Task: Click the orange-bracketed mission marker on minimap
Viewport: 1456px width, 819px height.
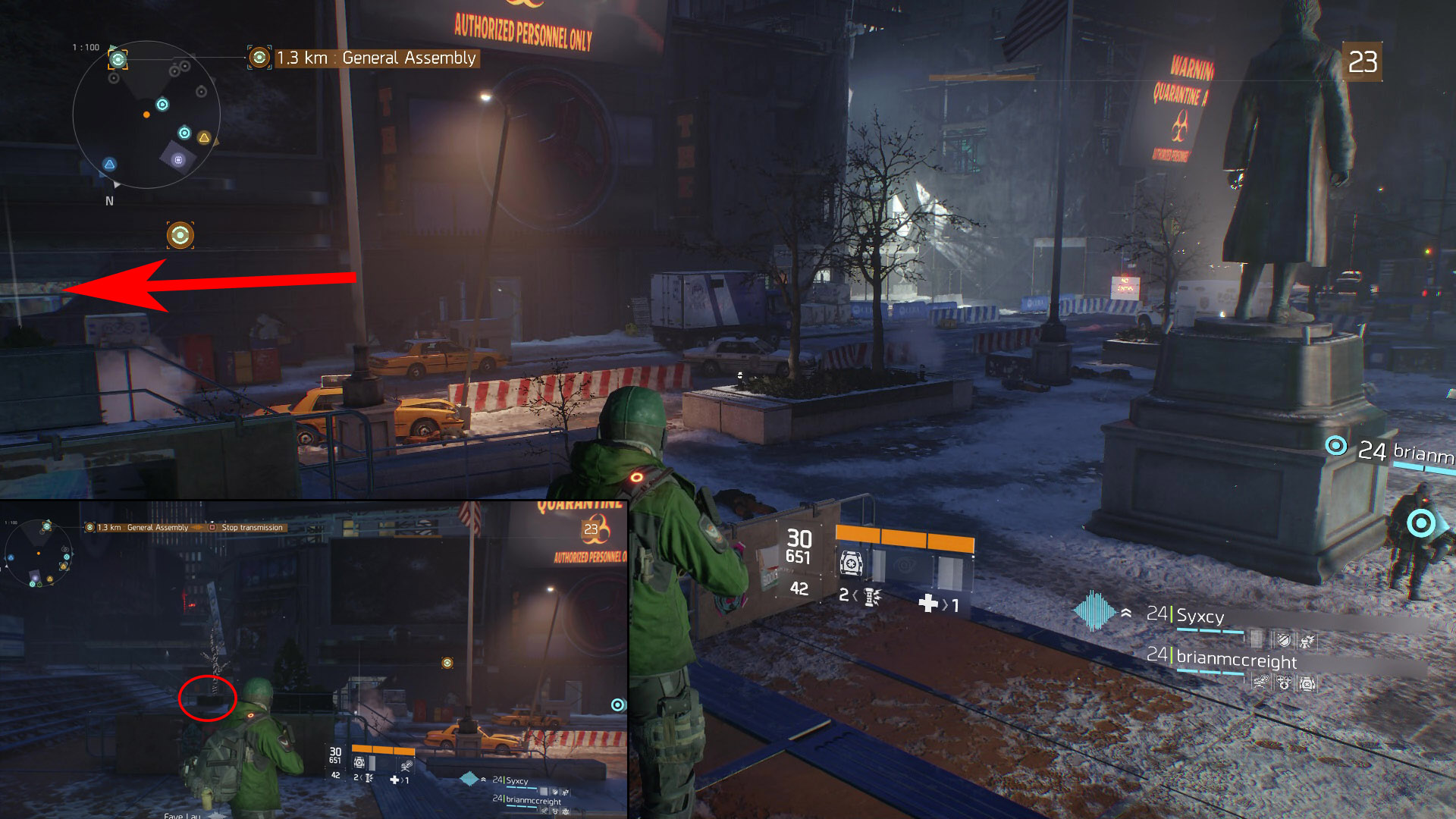Action: 118,58
